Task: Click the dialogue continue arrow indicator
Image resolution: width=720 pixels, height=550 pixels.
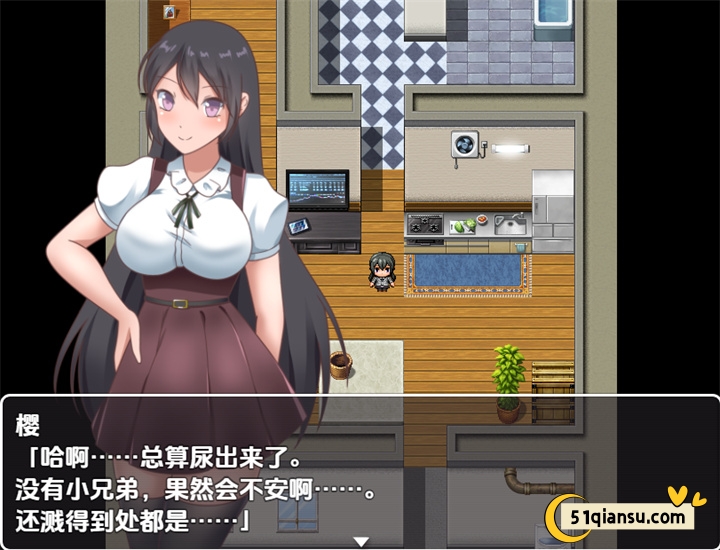Action: click(x=361, y=541)
